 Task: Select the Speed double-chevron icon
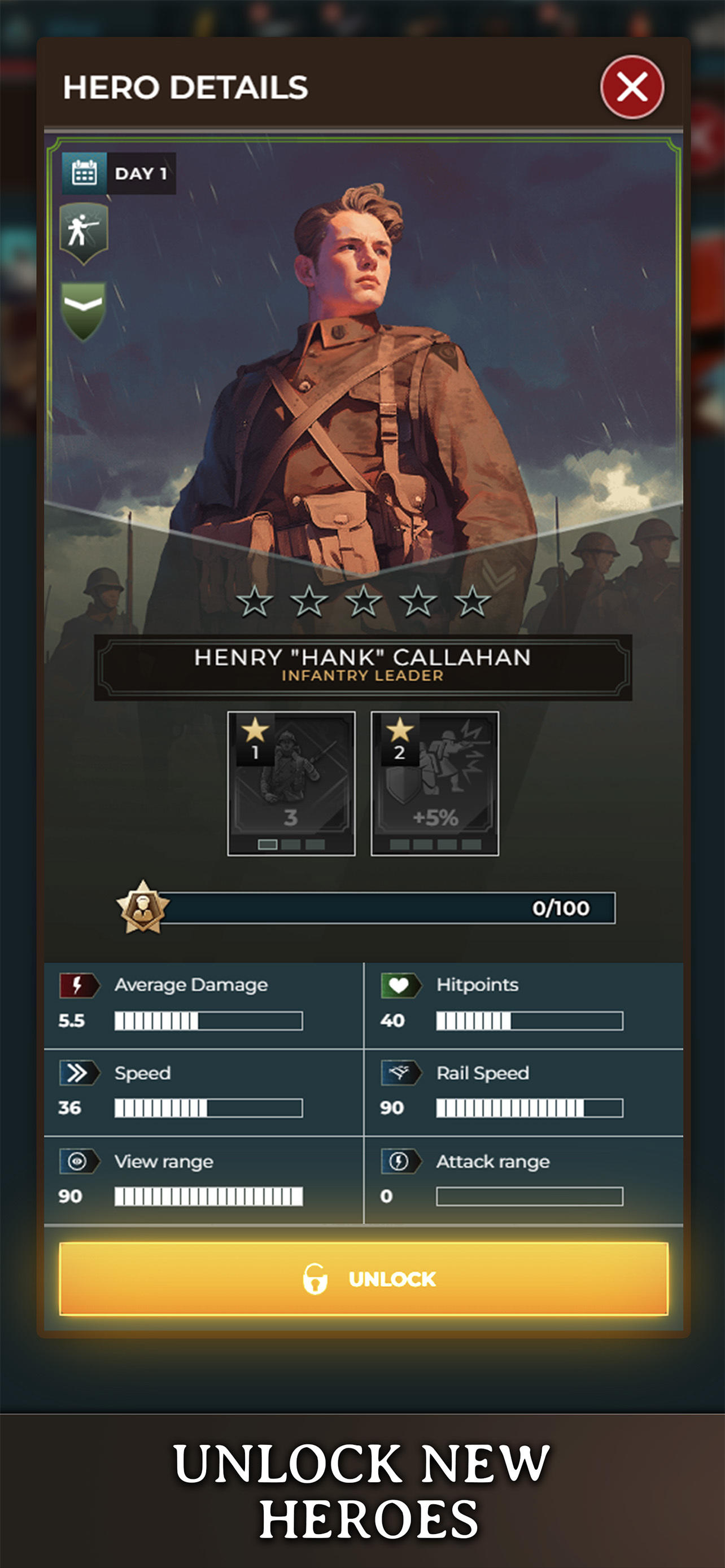[x=79, y=1073]
